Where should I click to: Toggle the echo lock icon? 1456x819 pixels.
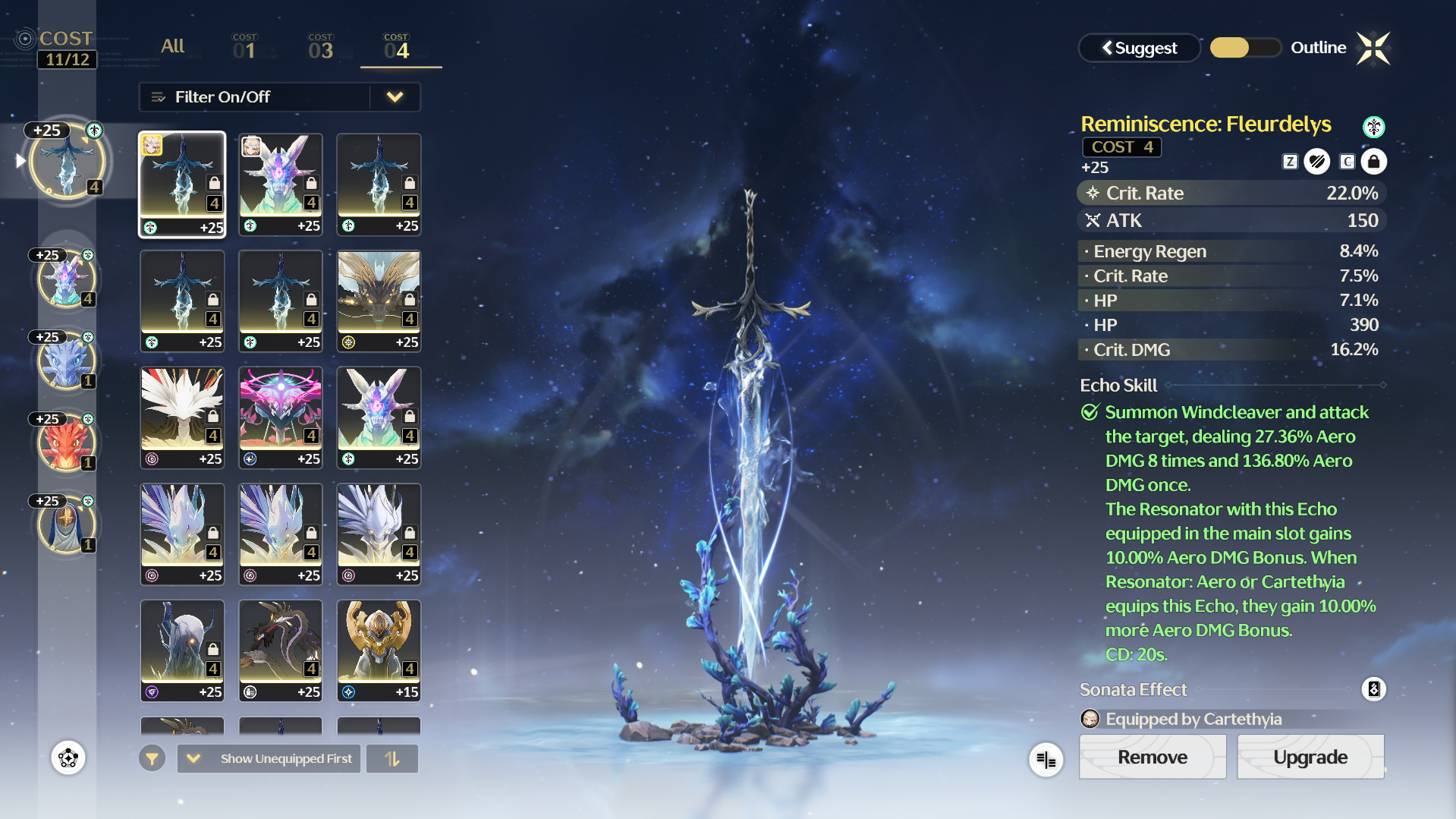click(1373, 162)
